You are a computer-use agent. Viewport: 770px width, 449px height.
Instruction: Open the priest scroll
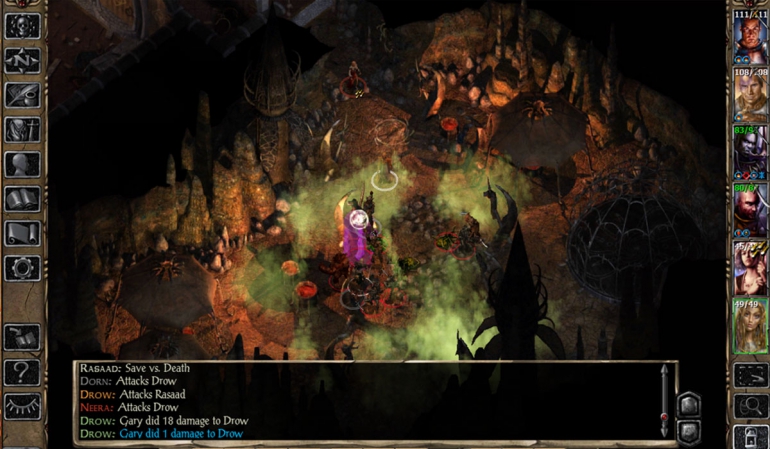22,233
